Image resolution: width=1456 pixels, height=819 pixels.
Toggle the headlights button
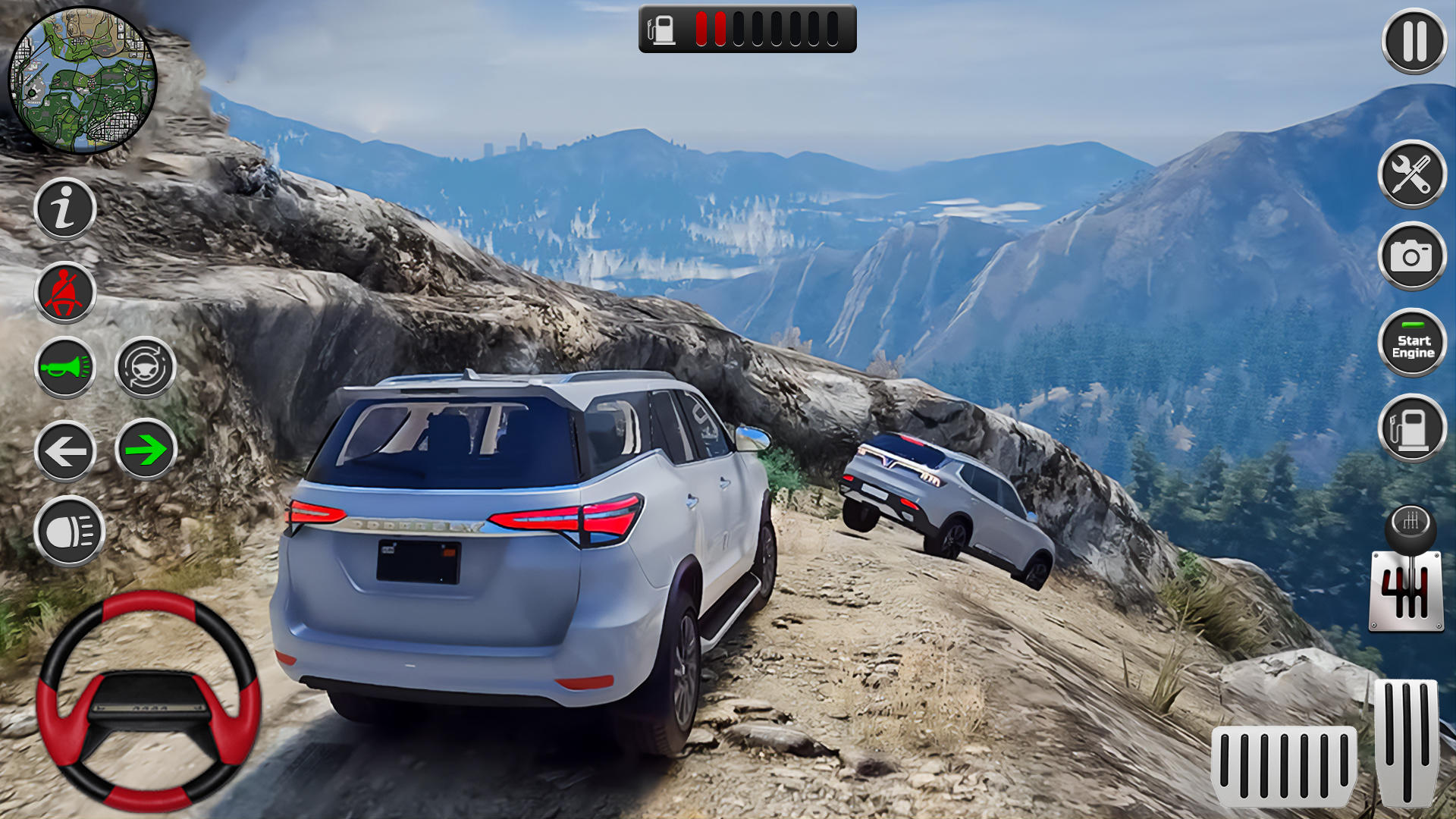(x=68, y=531)
